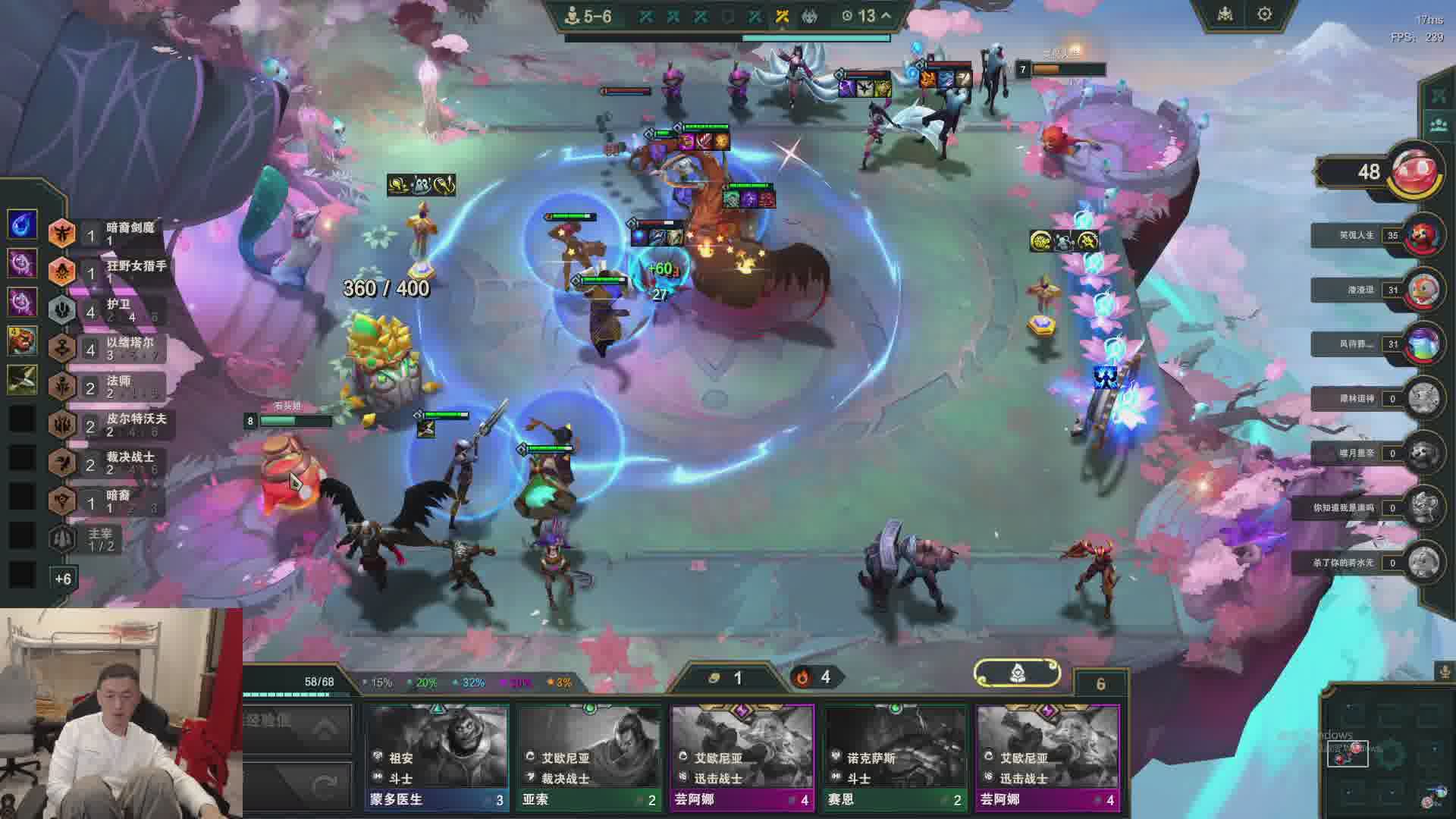Open the settings gear icon
1456x819 pixels.
click(x=1264, y=14)
